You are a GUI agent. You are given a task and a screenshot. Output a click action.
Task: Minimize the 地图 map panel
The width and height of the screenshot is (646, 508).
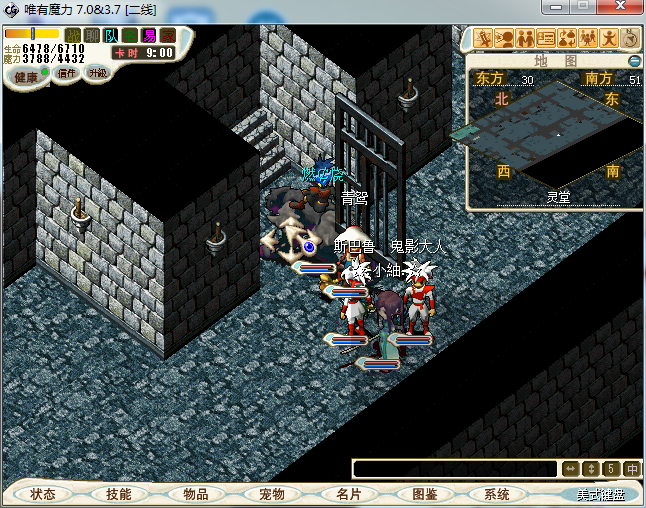coord(634,61)
